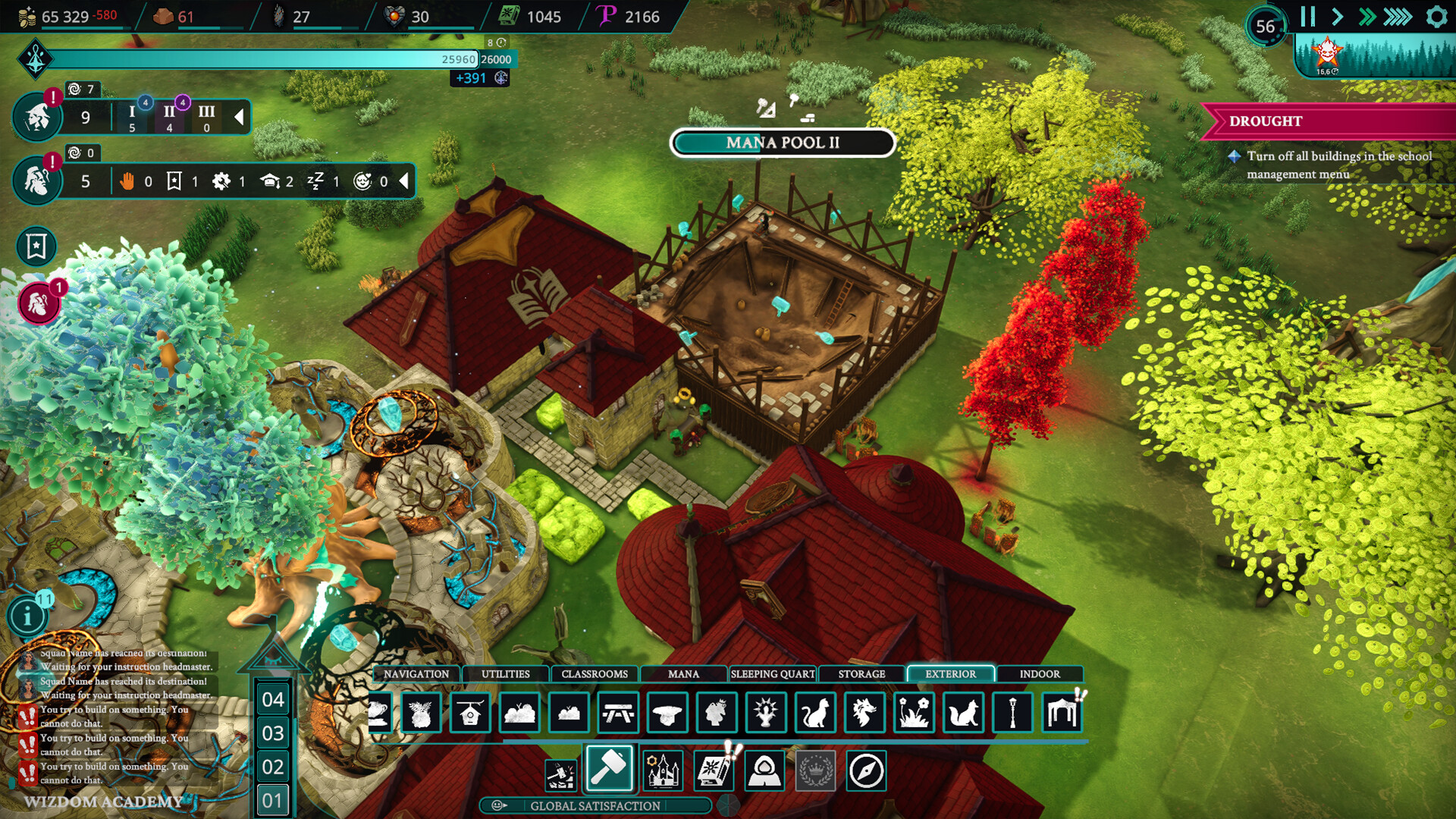Open the compass navigation panel
Image resolution: width=1456 pixels, height=819 pixels.
click(867, 771)
